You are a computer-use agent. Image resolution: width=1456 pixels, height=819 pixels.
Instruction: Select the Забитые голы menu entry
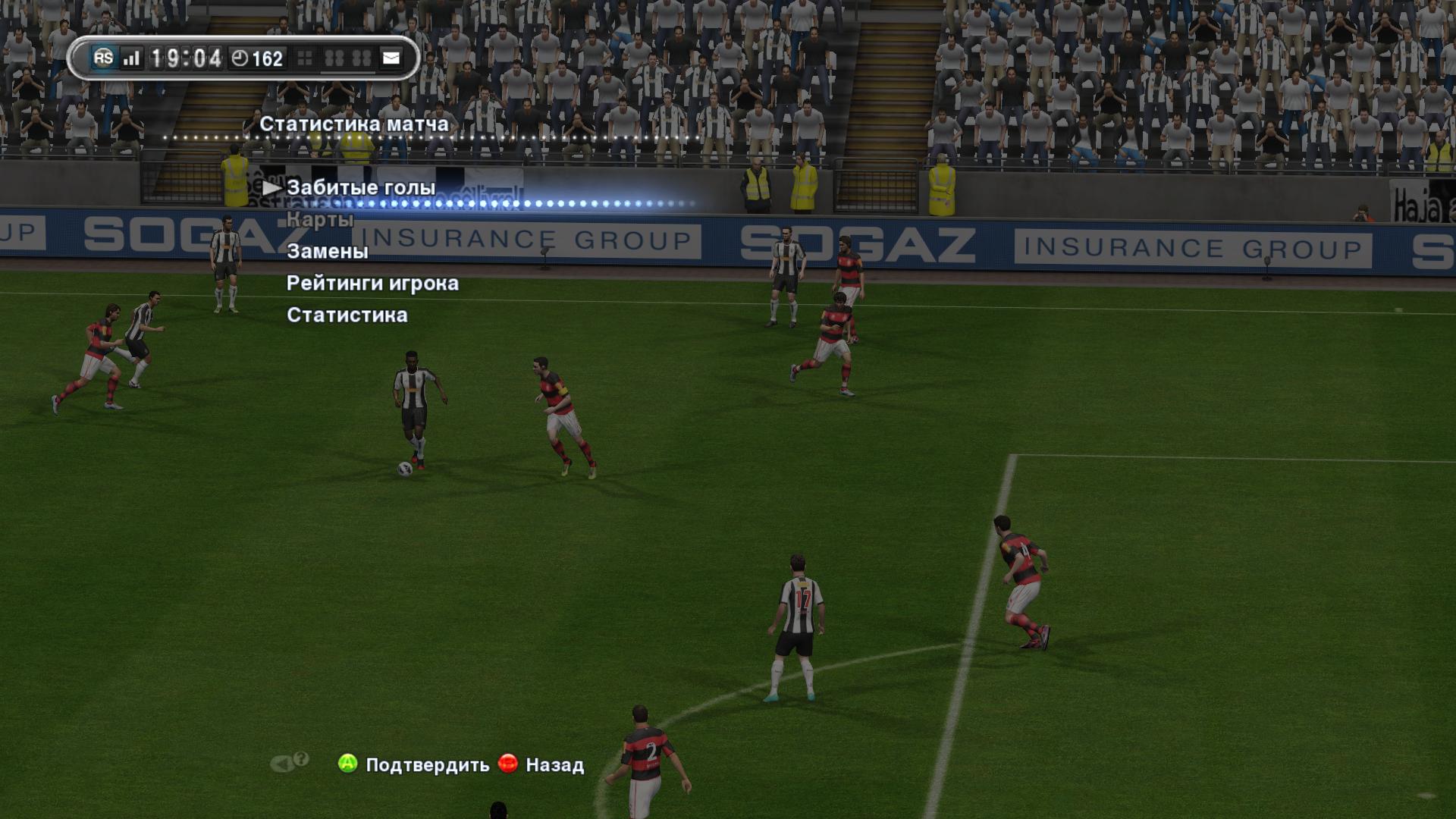361,187
